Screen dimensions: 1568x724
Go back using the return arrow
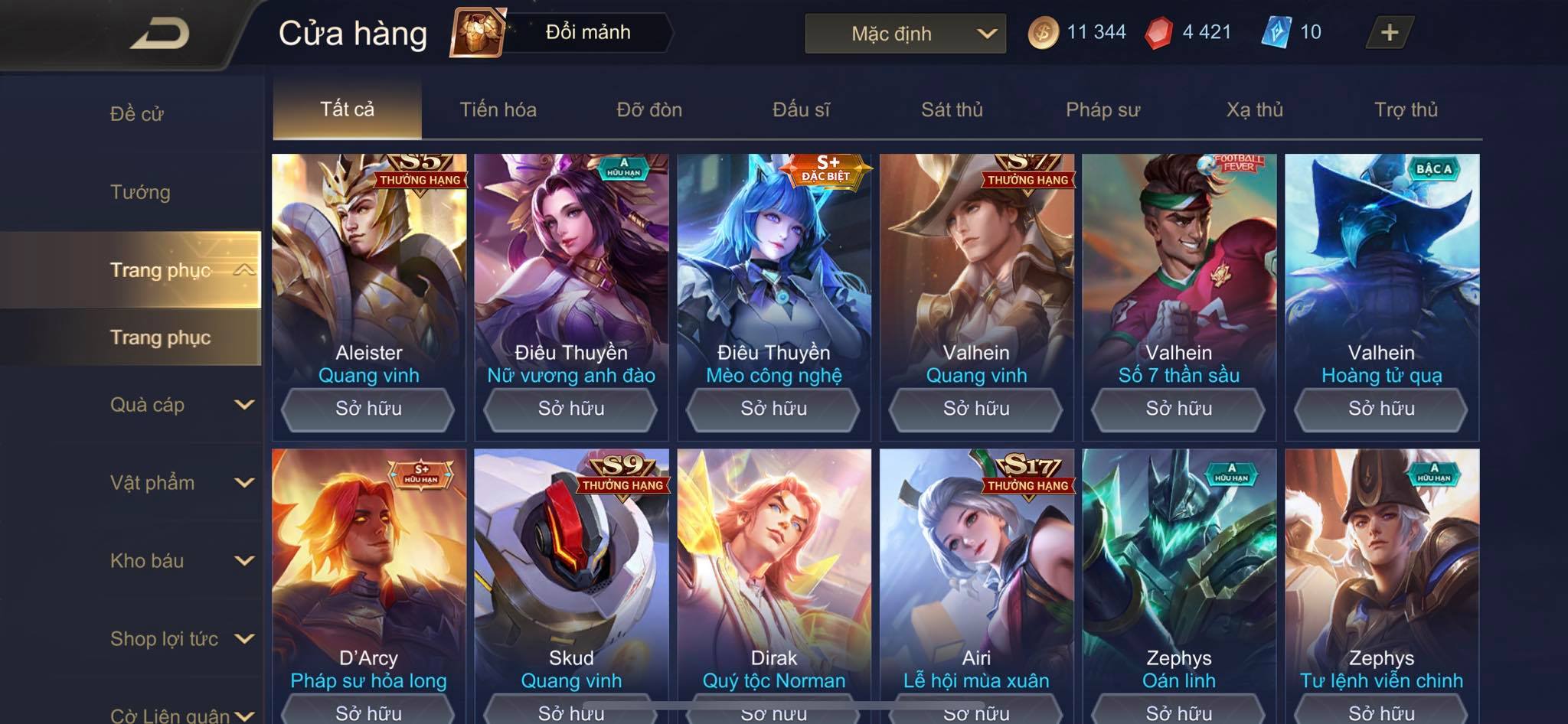159,34
